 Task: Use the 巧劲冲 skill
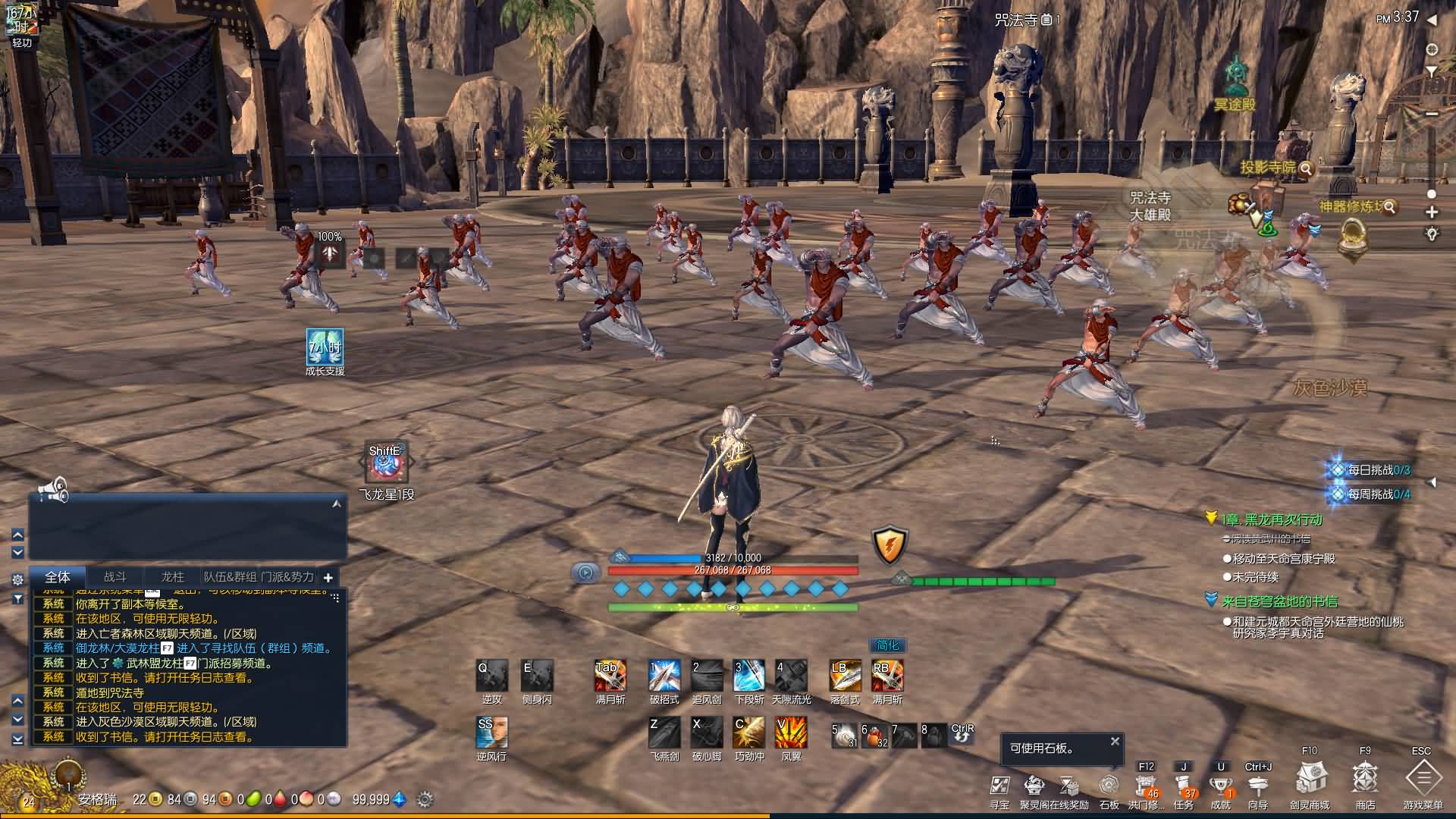click(749, 733)
